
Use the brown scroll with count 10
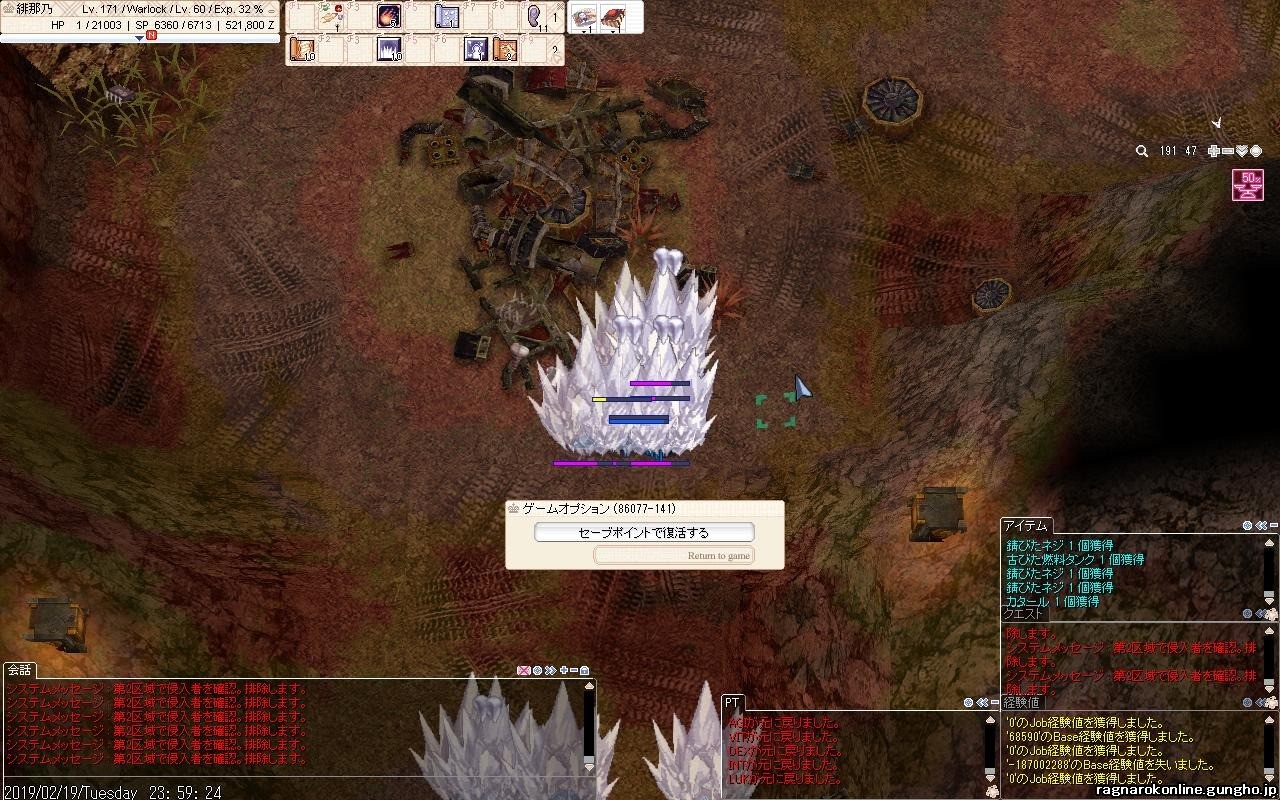click(x=302, y=49)
